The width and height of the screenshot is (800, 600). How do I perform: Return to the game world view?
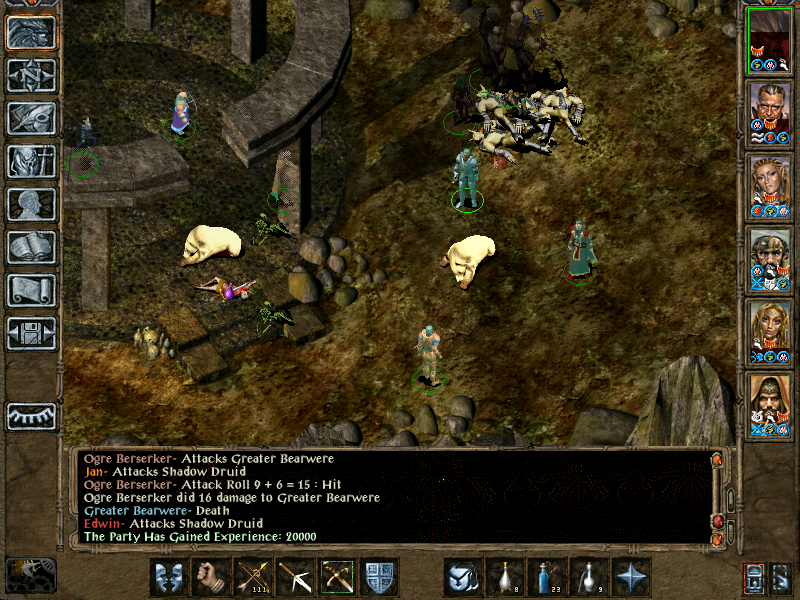point(31,33)
